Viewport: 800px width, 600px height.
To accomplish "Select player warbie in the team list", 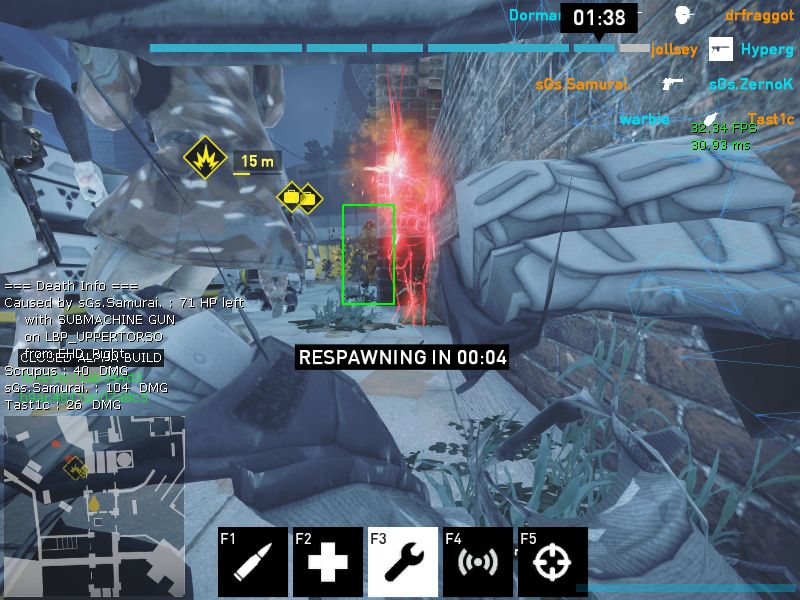I will (x=644, y=119).
